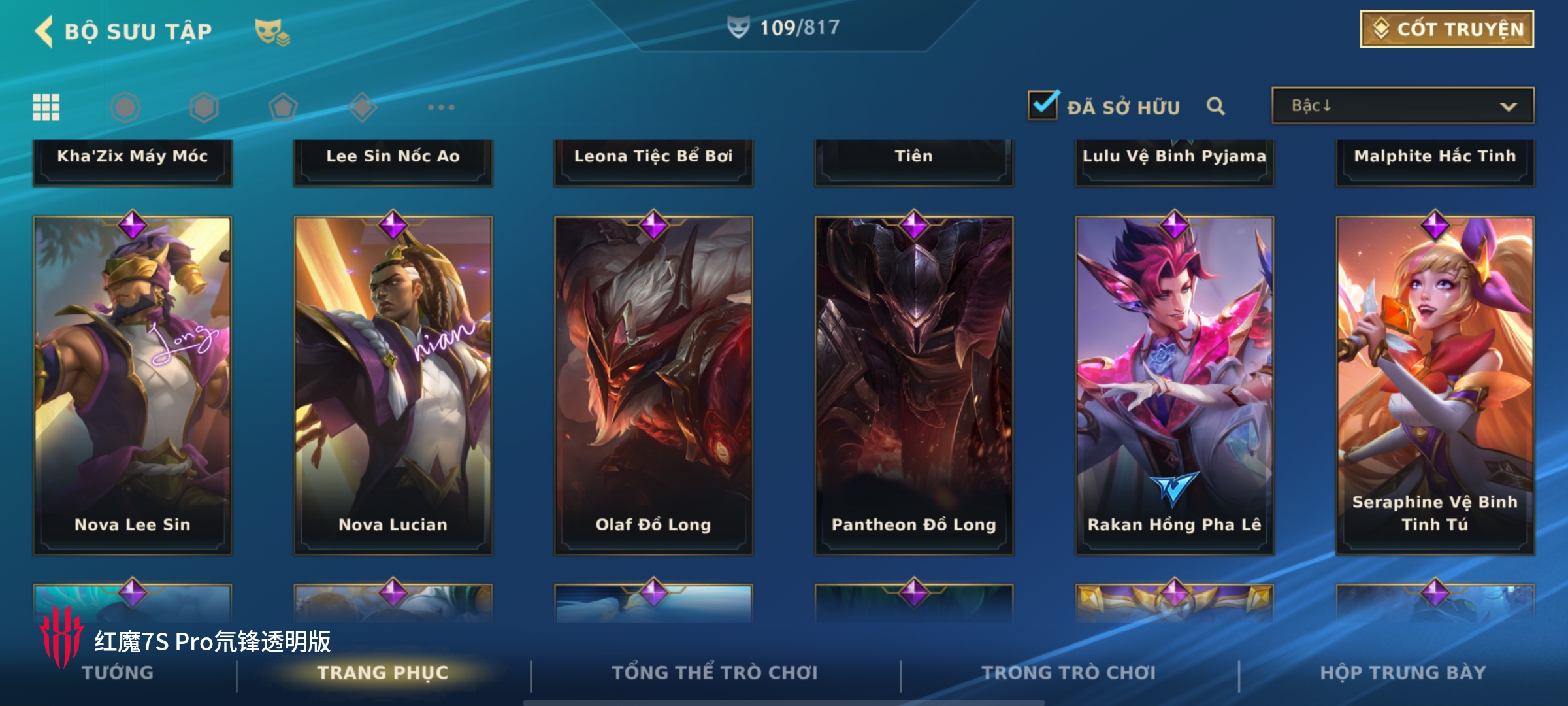Select the all-skins grid filter
Screen dimensions: 1568x706
tap(46, 107)
